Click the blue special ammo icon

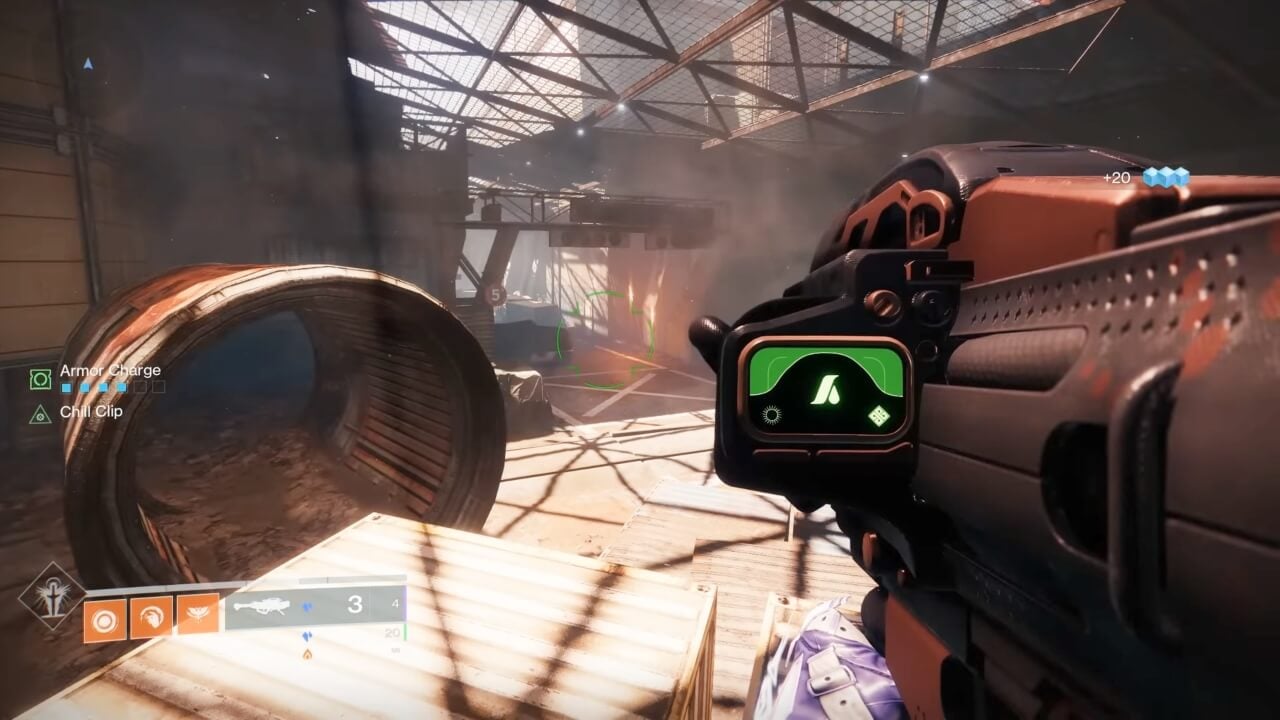307,606
